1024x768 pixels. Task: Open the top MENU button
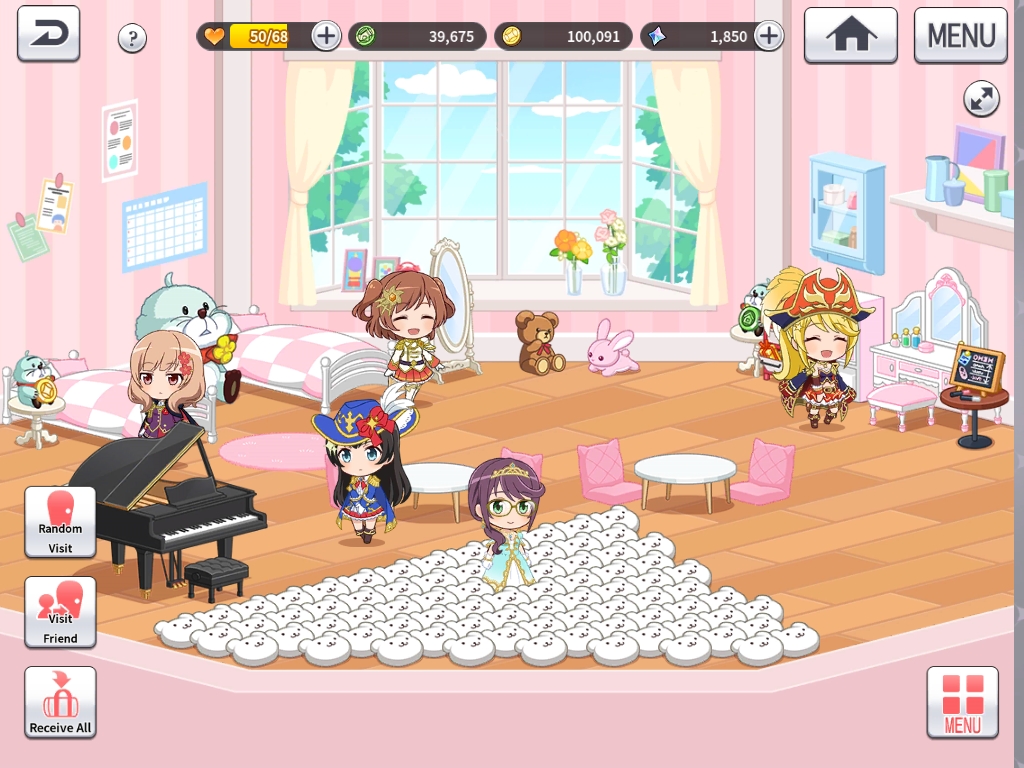[x=960, y=35]
